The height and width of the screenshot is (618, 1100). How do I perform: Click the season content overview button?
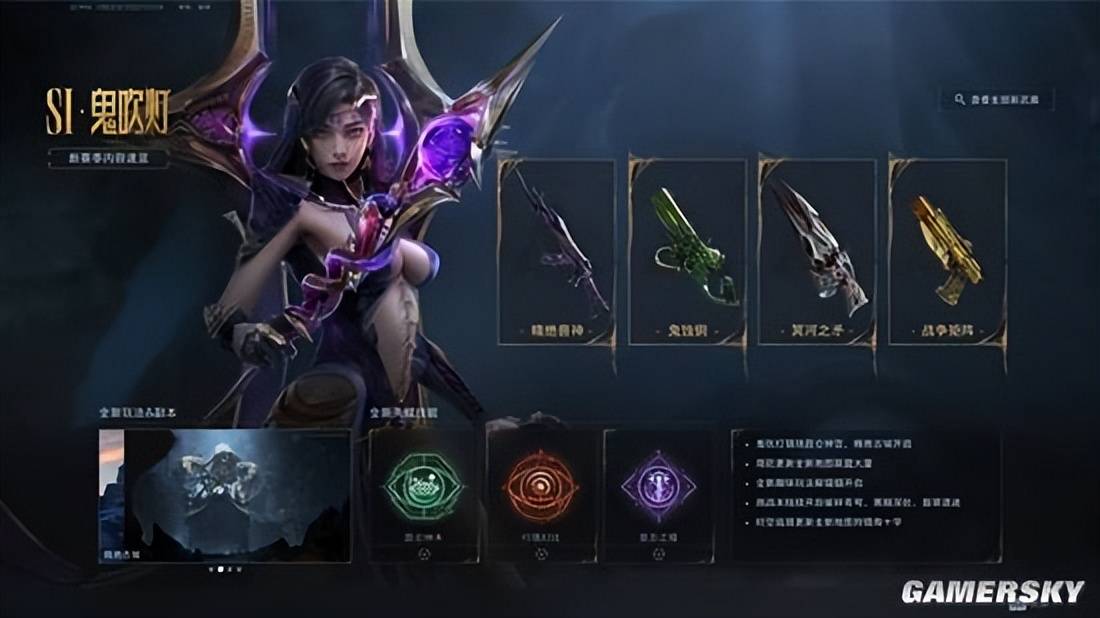109,158
